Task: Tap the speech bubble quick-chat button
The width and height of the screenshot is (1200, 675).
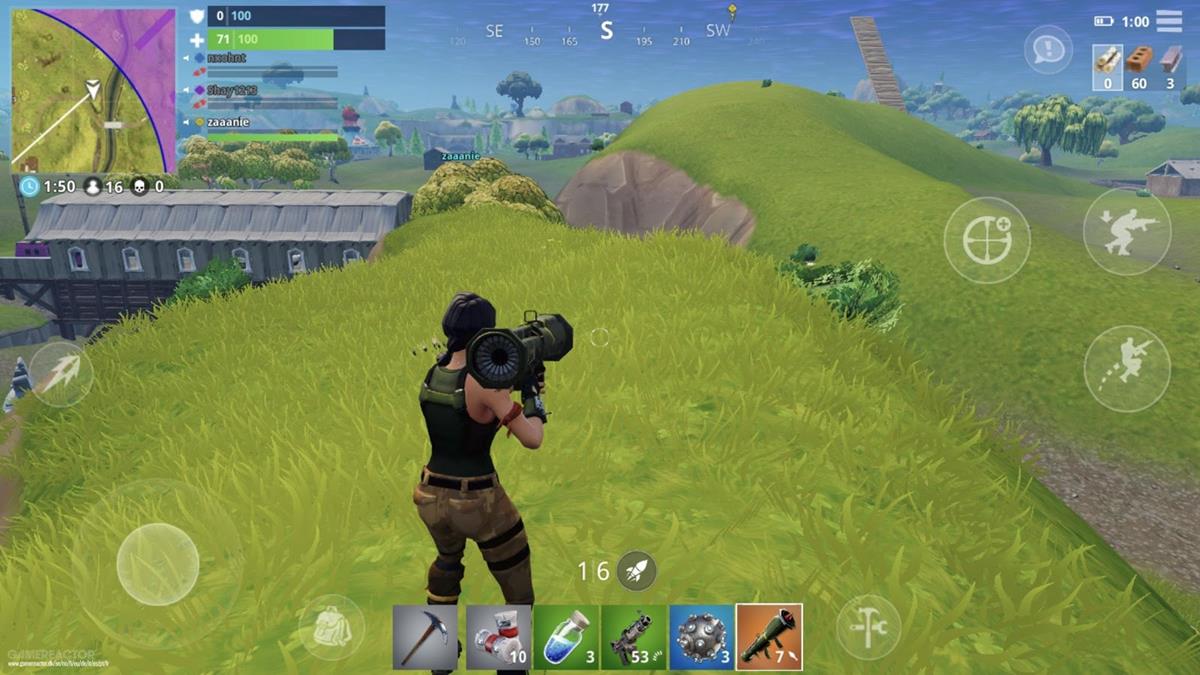Action: click(1048, 49)
